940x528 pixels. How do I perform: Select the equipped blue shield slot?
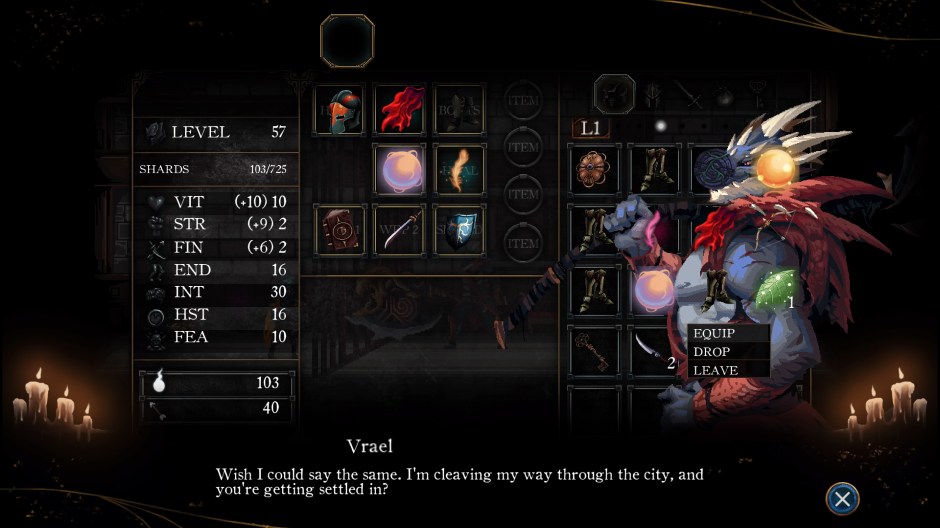(x=459, y=229)
